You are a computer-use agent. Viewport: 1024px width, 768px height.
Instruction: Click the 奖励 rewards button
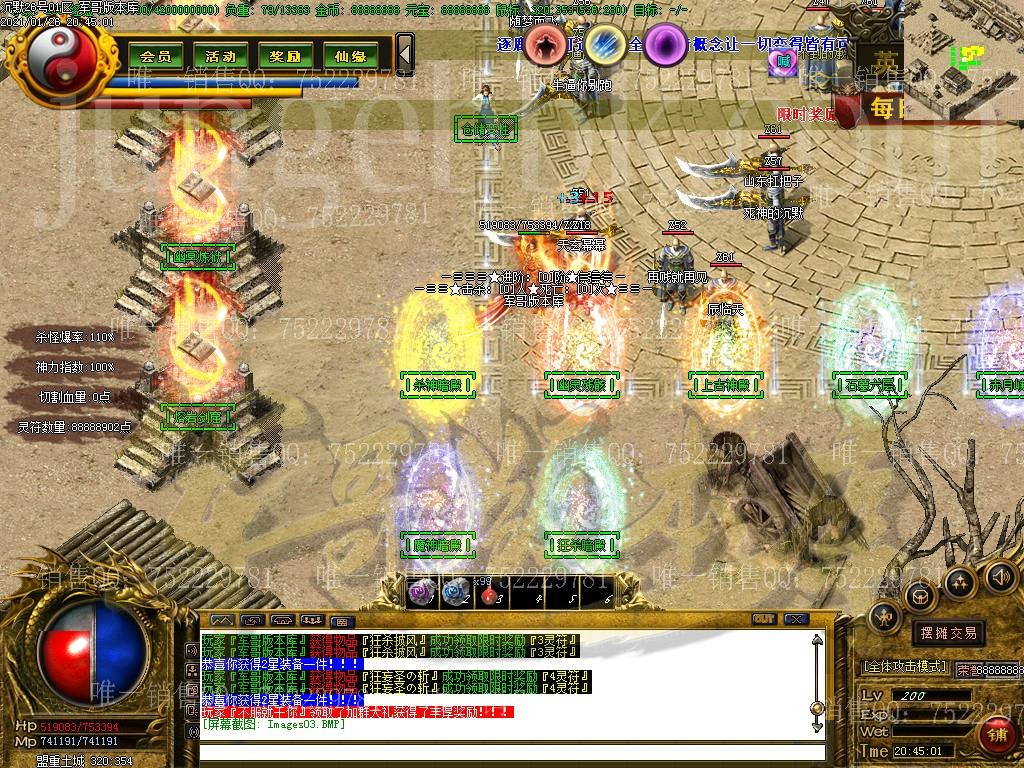[285, 56]
